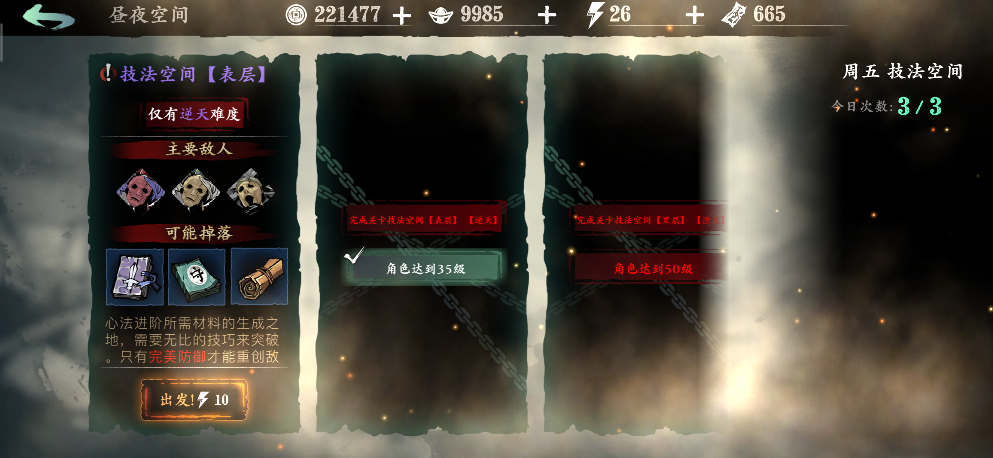The image size is (993, 458).
Task: View the green book drop item
Action: click(x=196, y=276)
